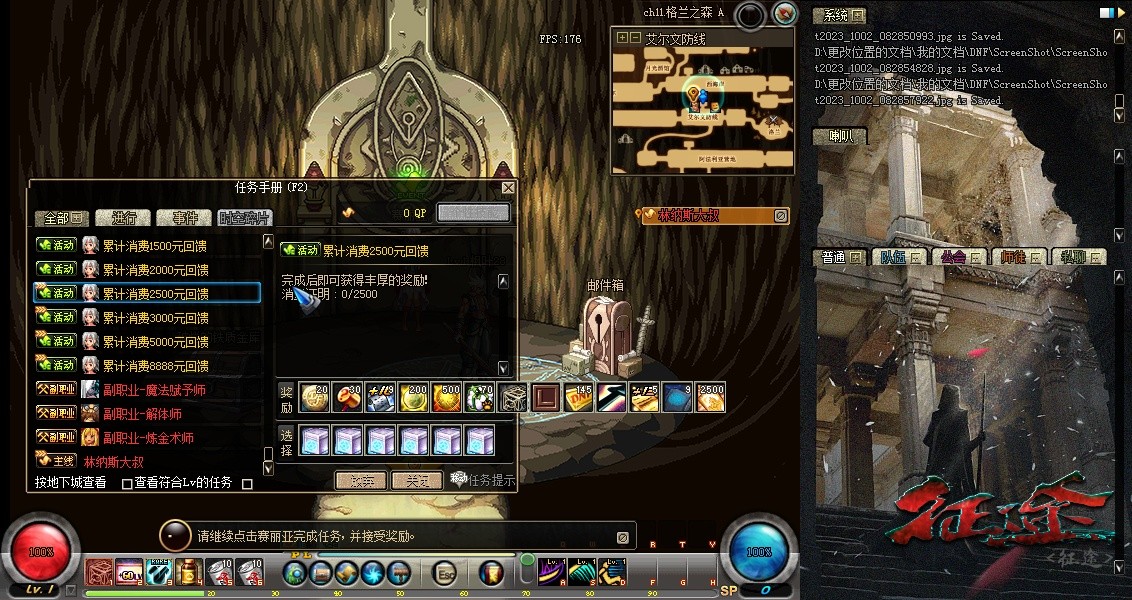Switch to the 私聊 whisper chat tab
The image size is (1132, 600).
point(1077,257)
